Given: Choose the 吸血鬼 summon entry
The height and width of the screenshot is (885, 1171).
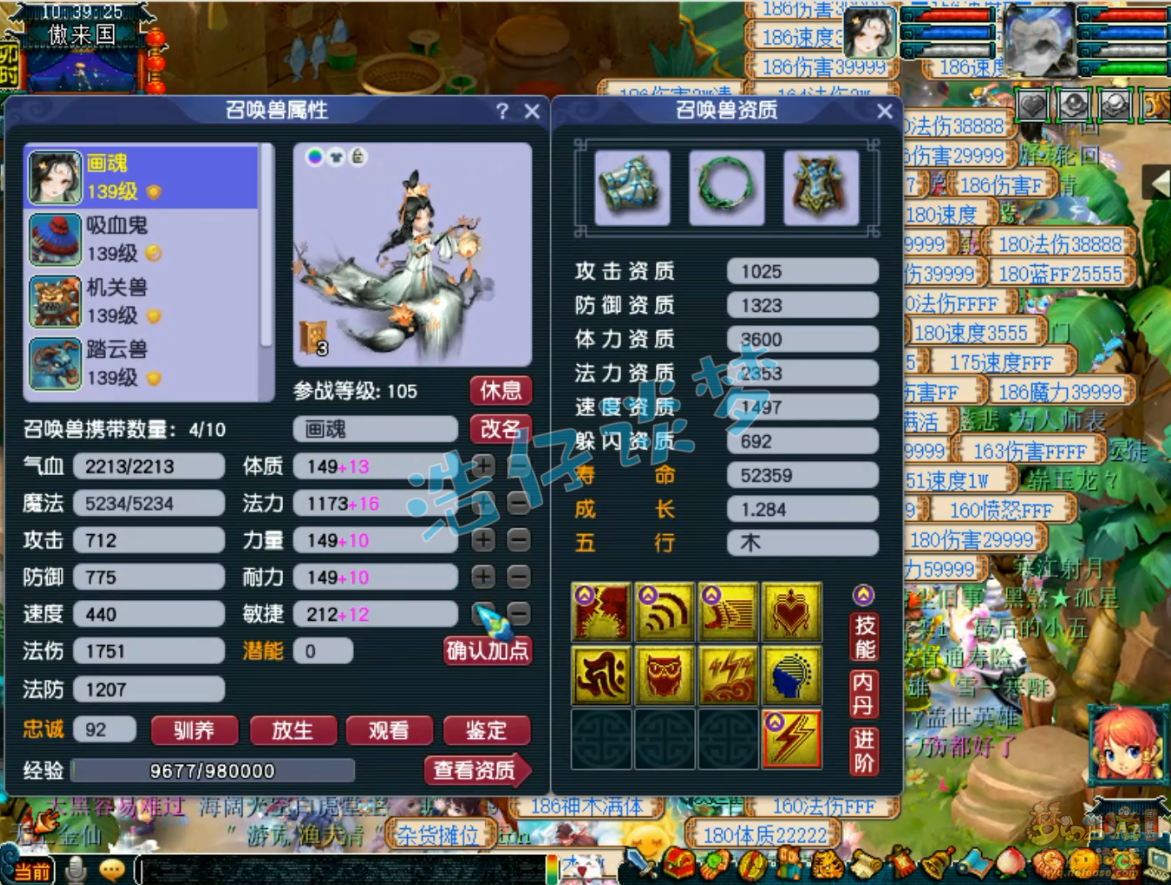Looking at the screenshot, I should click(140, 239).
